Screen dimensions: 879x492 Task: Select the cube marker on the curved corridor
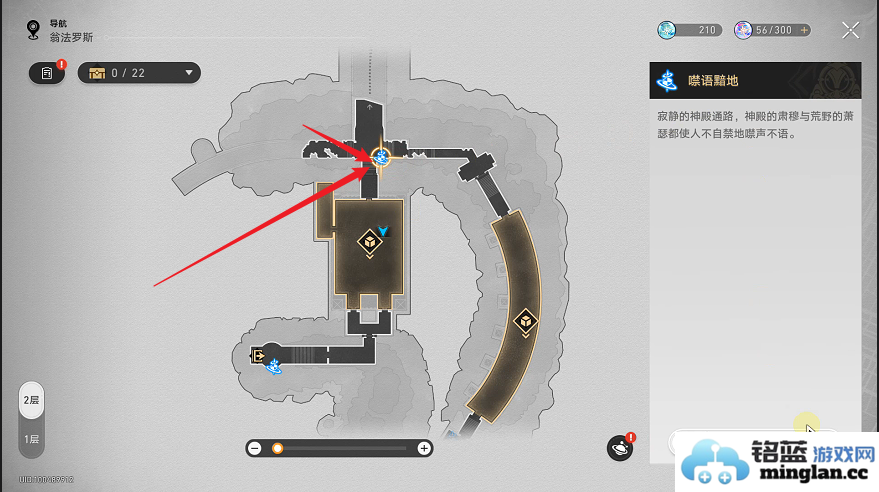tap(524, 321)
